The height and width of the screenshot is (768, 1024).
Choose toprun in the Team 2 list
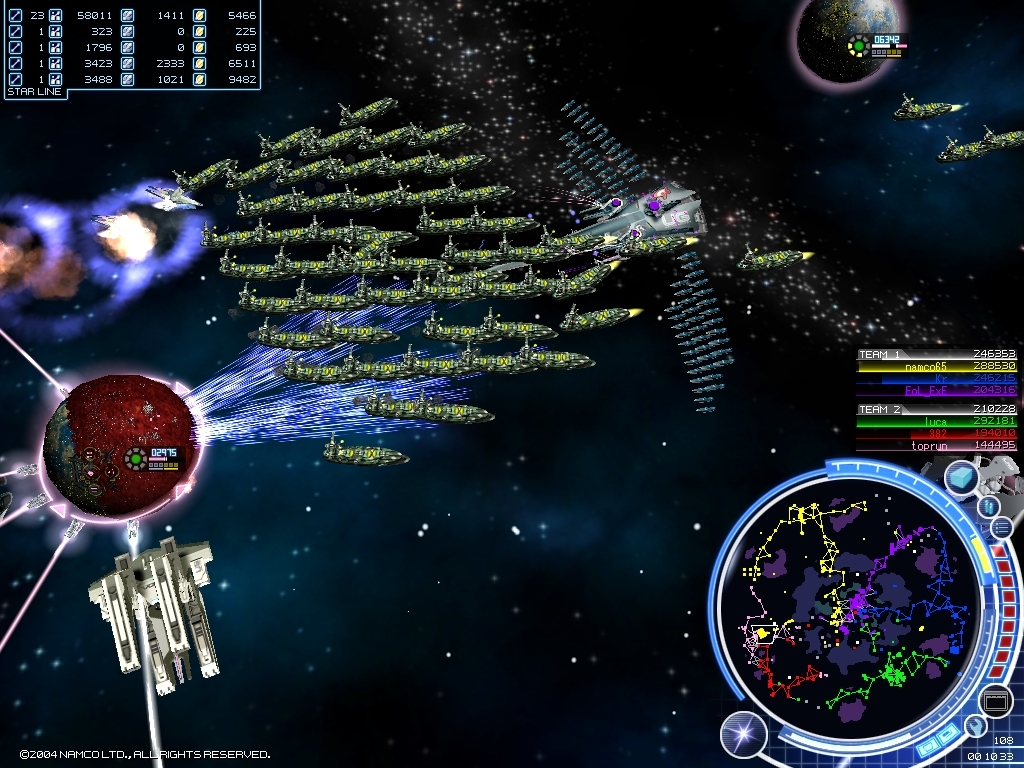click(936, 445)
